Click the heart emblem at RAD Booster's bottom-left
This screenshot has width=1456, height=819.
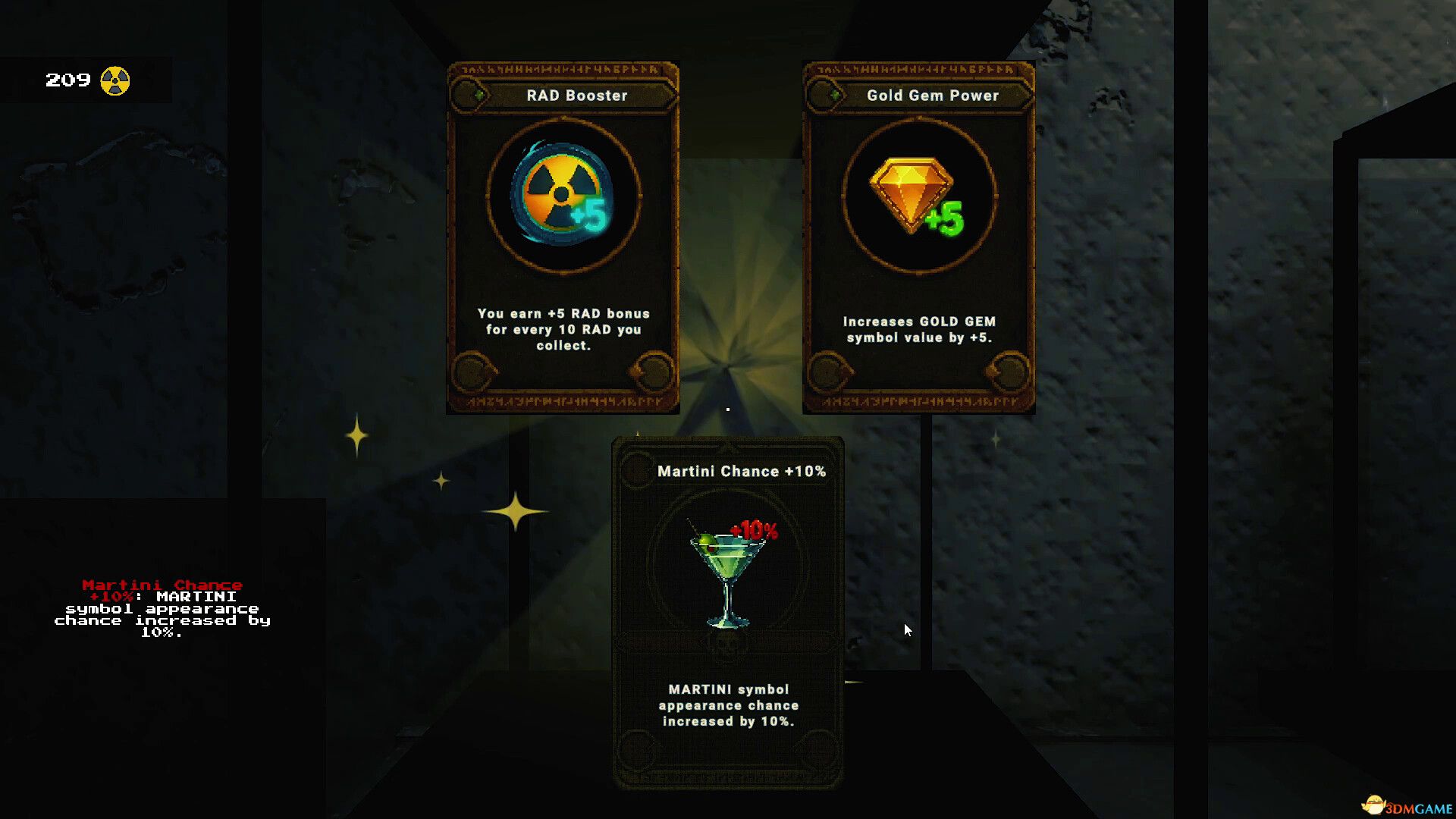472,372
